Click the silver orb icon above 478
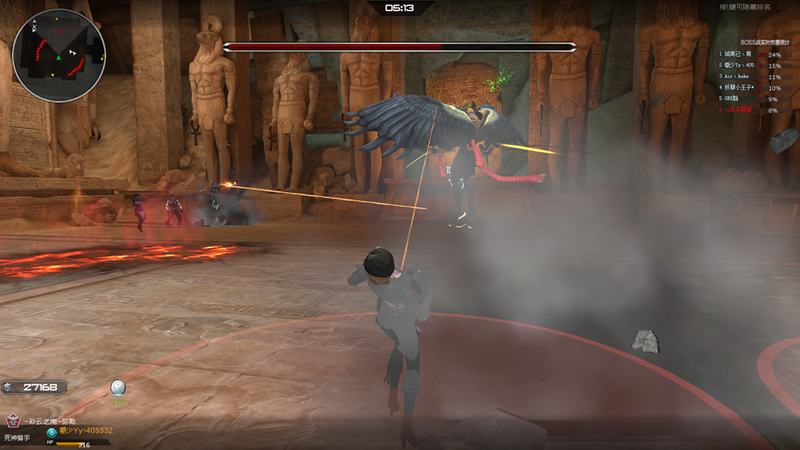The height and width of the screenshot is (450, 800). (x=118, y=388)
